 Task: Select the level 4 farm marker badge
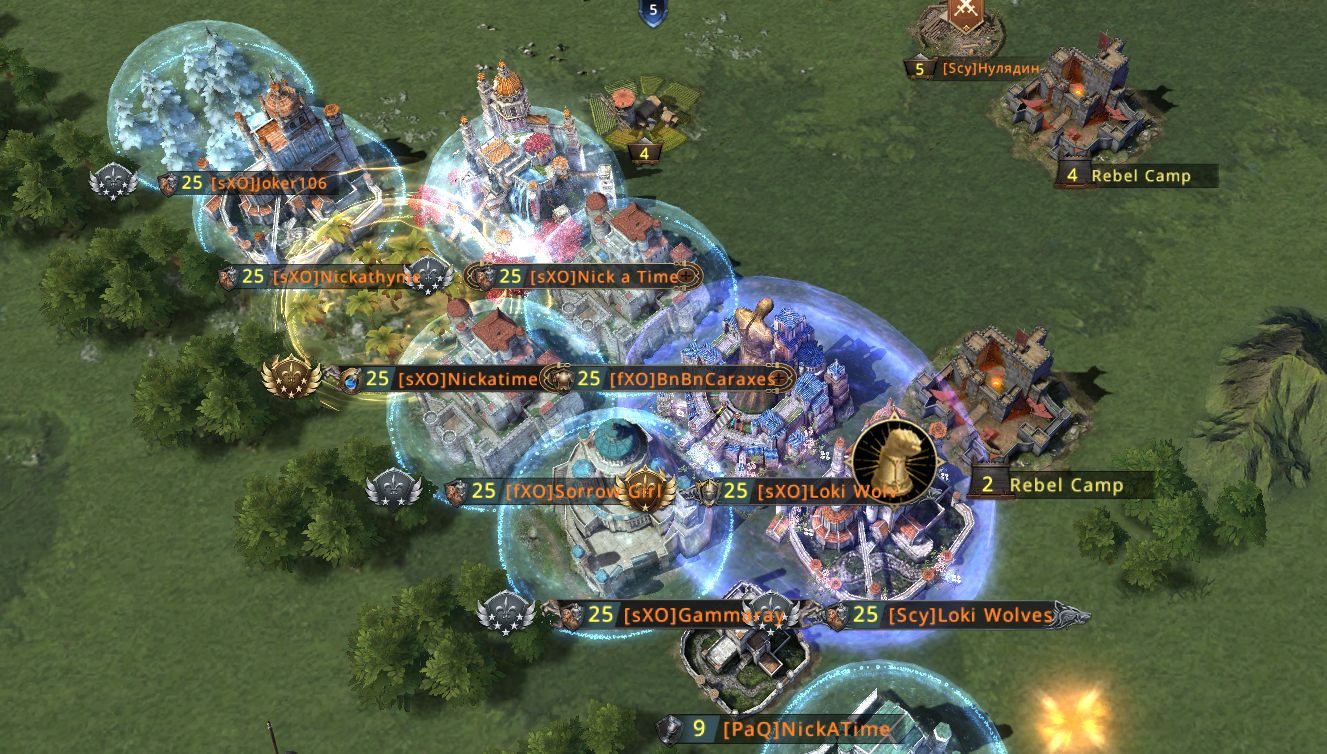click(x=645, y=153)
